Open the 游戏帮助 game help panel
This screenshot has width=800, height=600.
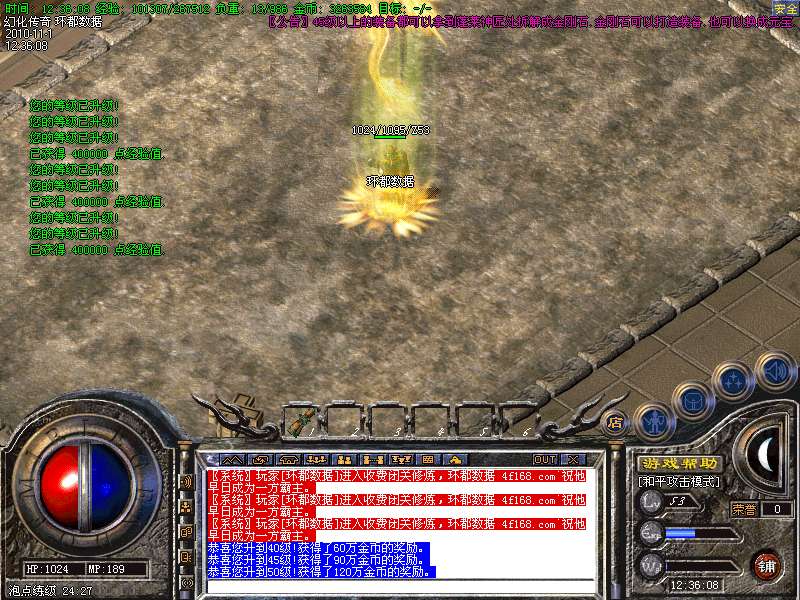click(680, 463)
